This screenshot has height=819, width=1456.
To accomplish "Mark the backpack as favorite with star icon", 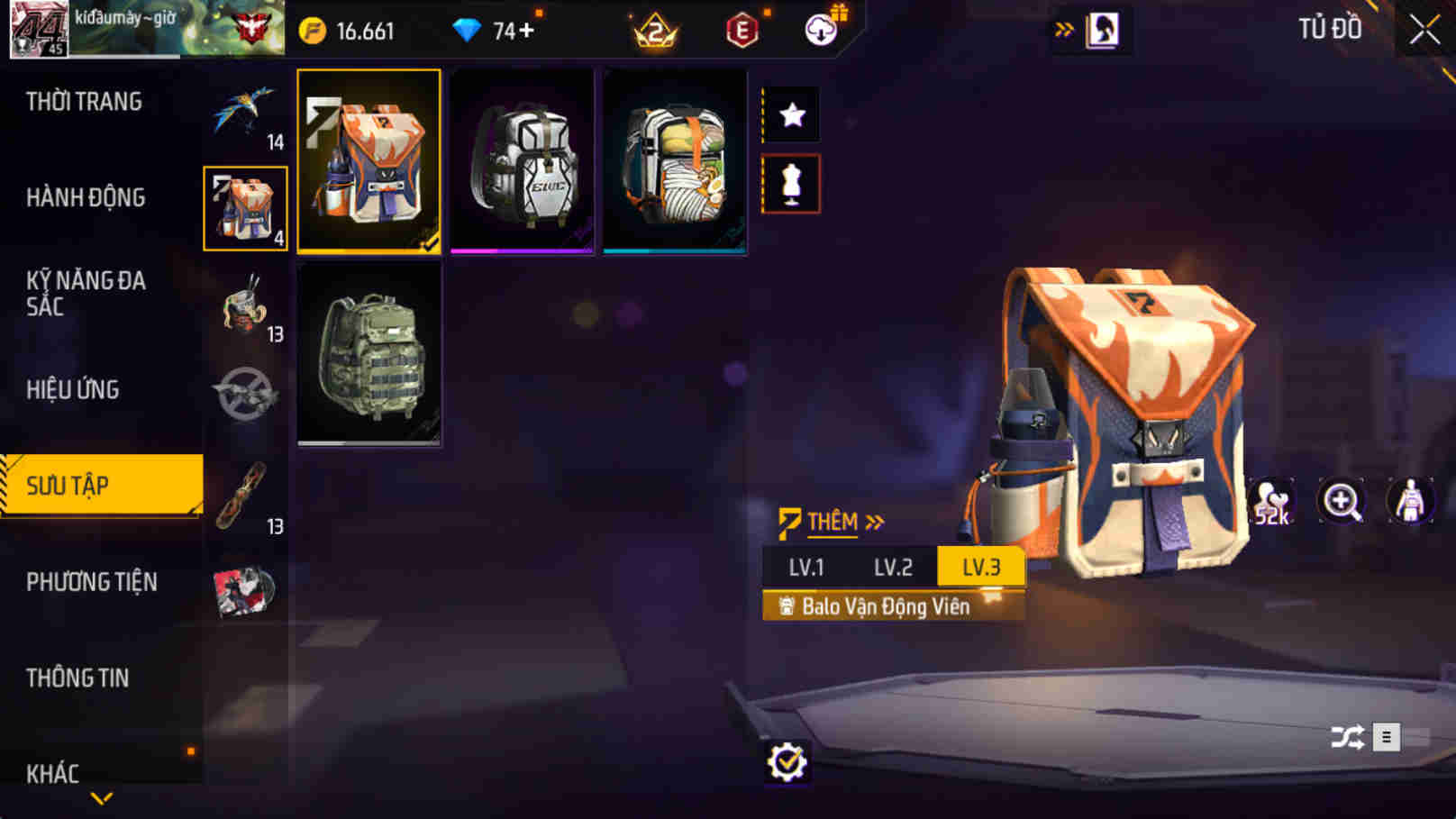I will (x=791, y=114).
